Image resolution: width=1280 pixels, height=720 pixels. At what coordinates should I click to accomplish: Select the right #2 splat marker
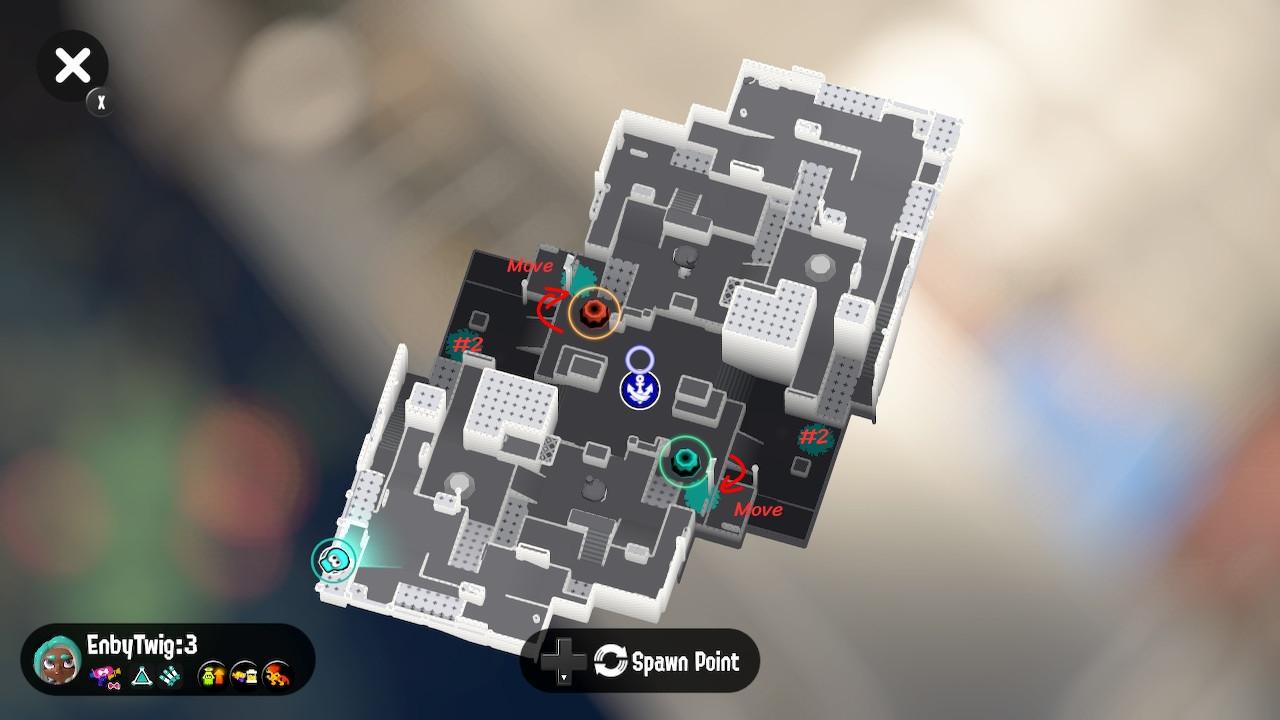pyautogui.click(x=816, y=437)
